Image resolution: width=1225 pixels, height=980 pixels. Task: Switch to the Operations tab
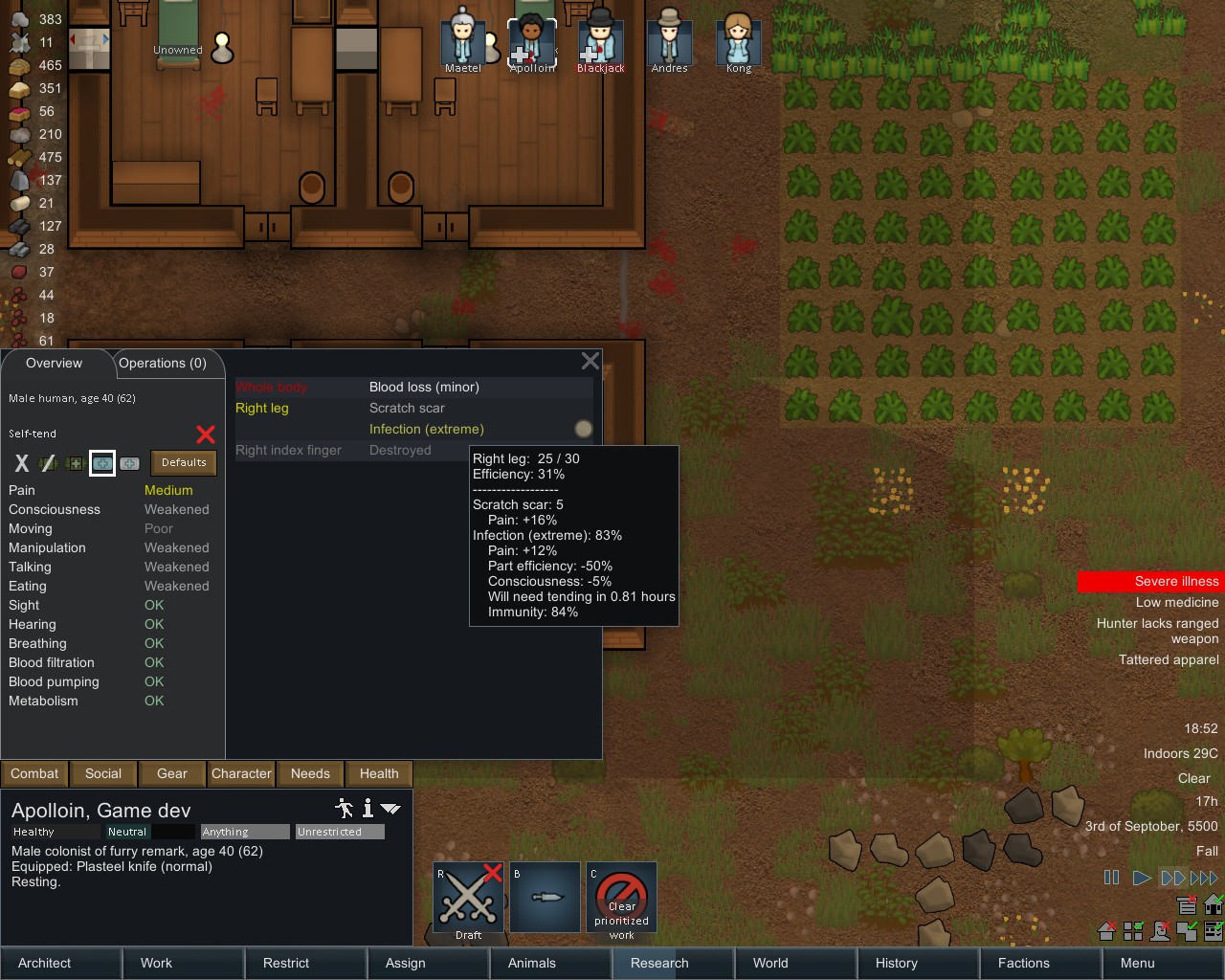point(165,364)
